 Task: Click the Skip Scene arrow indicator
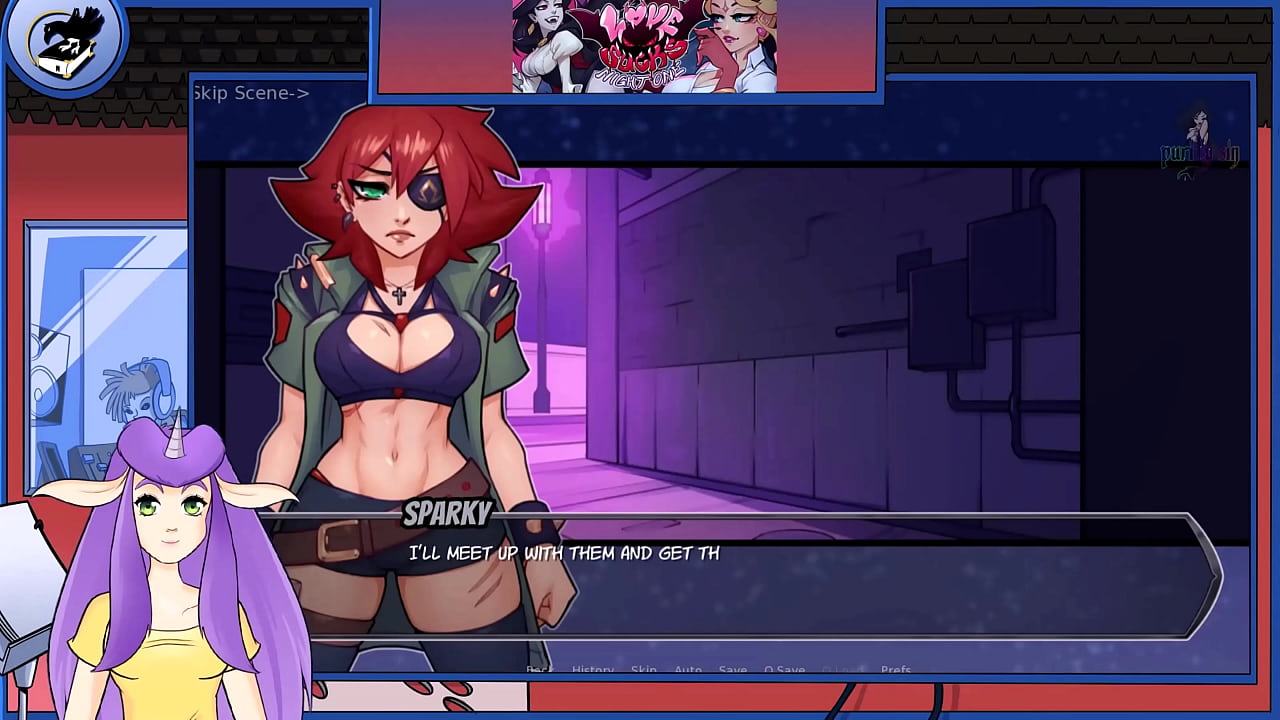(297, 92)
